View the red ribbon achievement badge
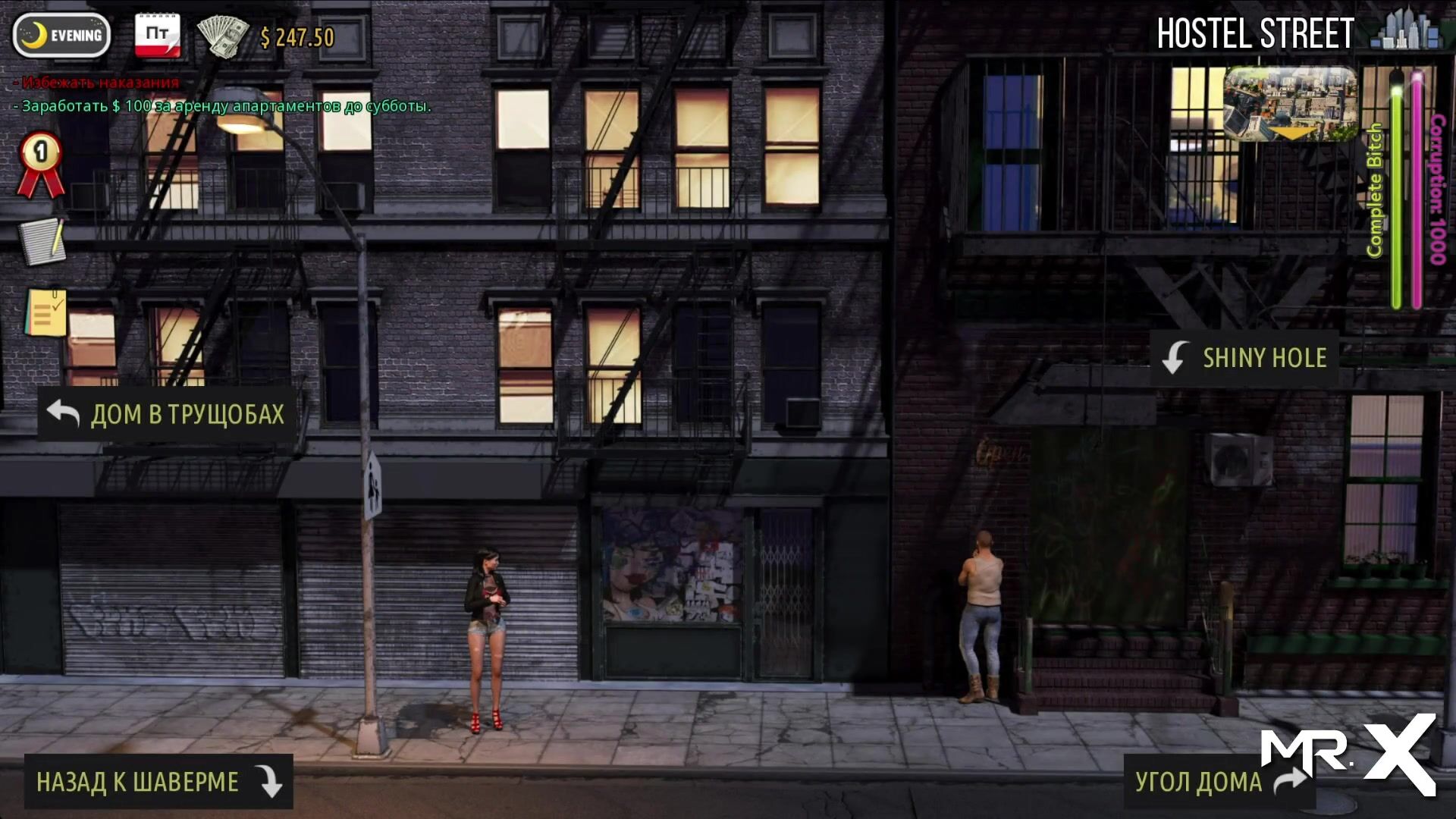This screenshot has width=1456, height=819. [41, 165]
